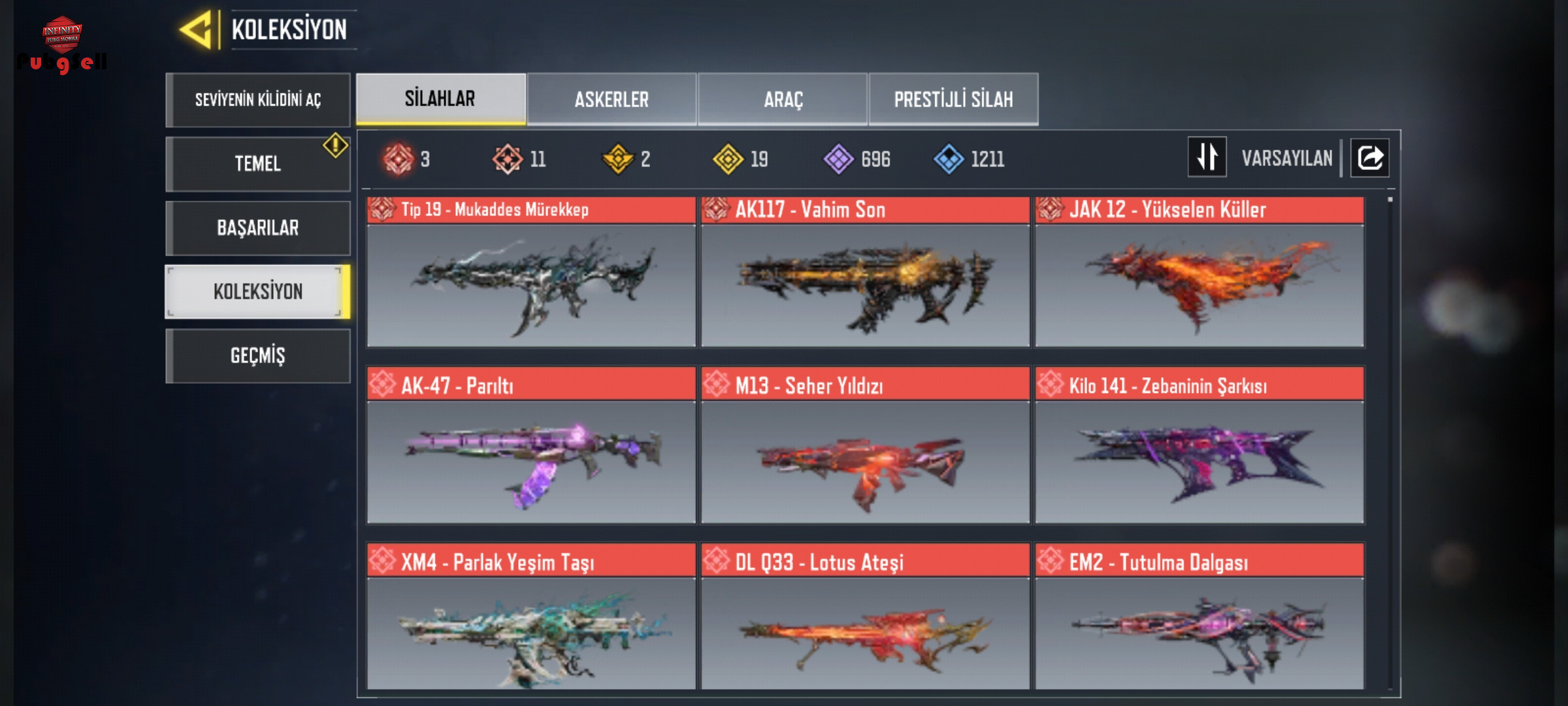The width and height of the screenshot is (1568, 706).
Task: Go back with the yellow arrow
Action: [x=196, y=30]
